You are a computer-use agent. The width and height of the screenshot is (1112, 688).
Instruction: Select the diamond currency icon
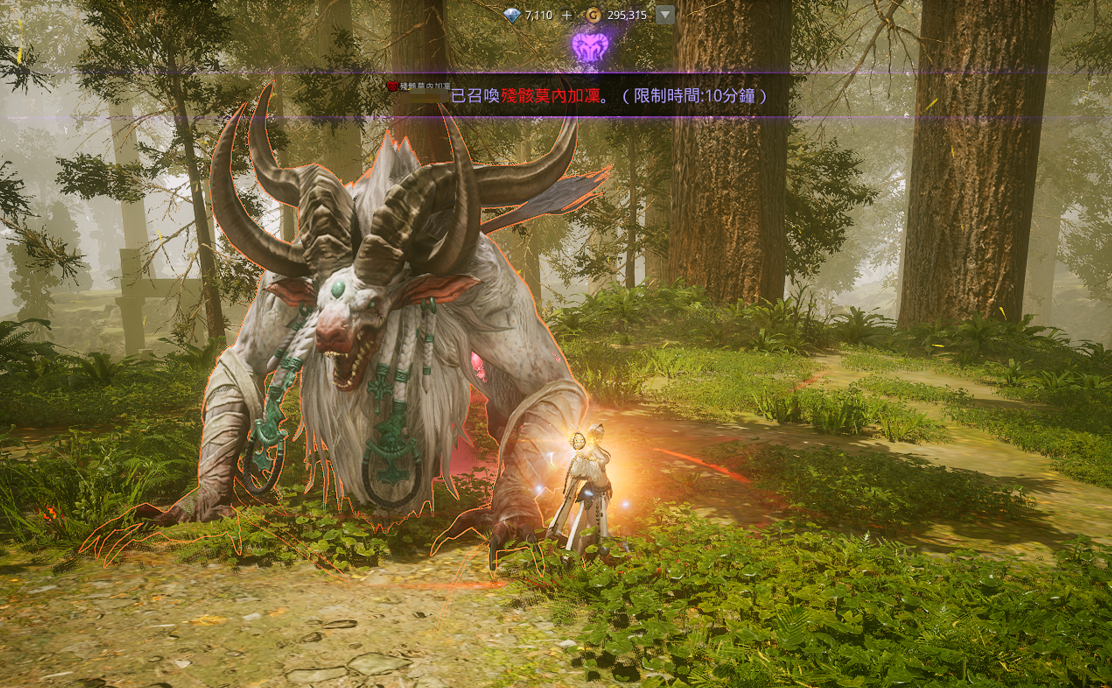point(512,15)
